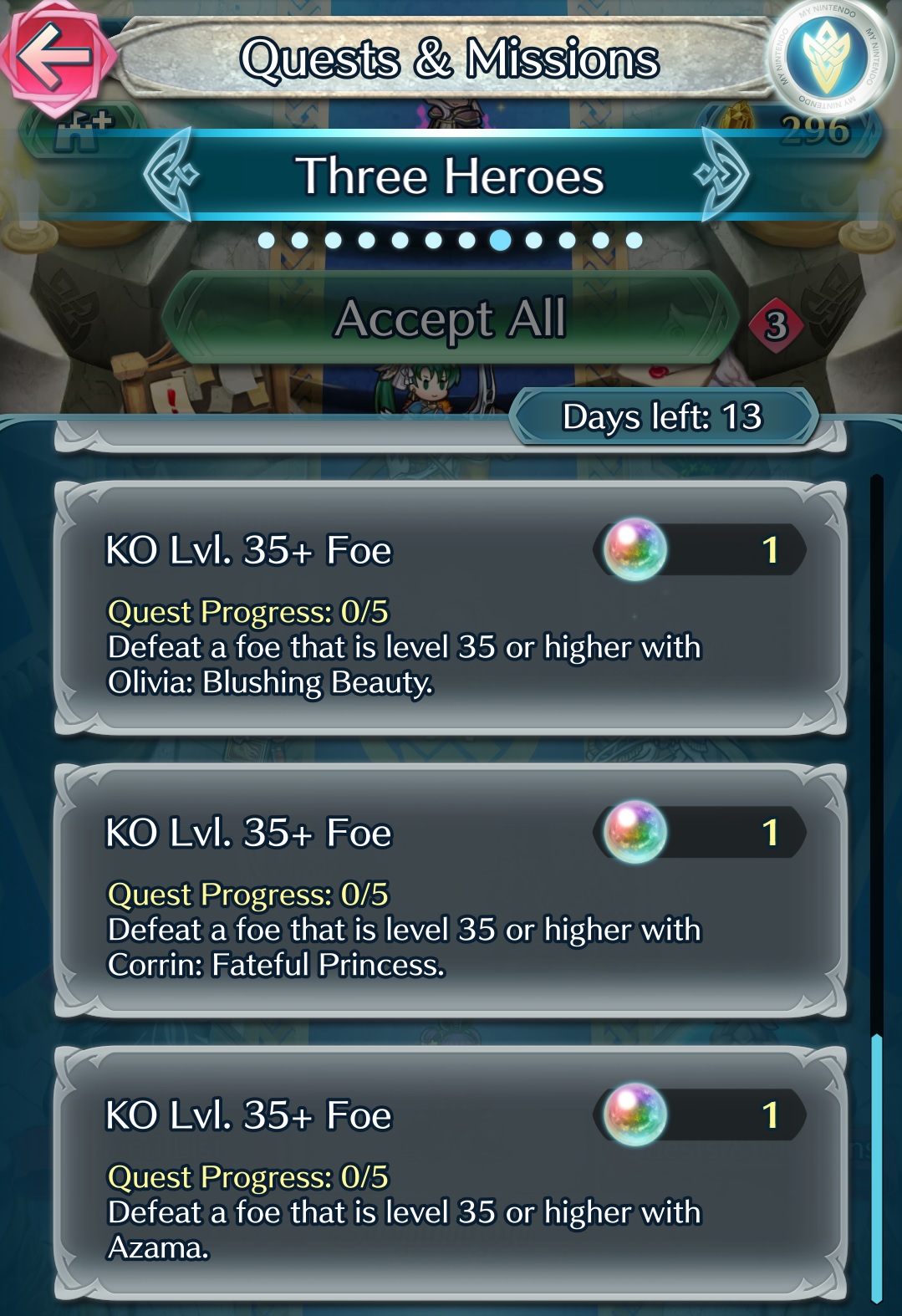Select the Azama KO quest
Viewport: 902px width, 1316px height.
point(450,1174)
